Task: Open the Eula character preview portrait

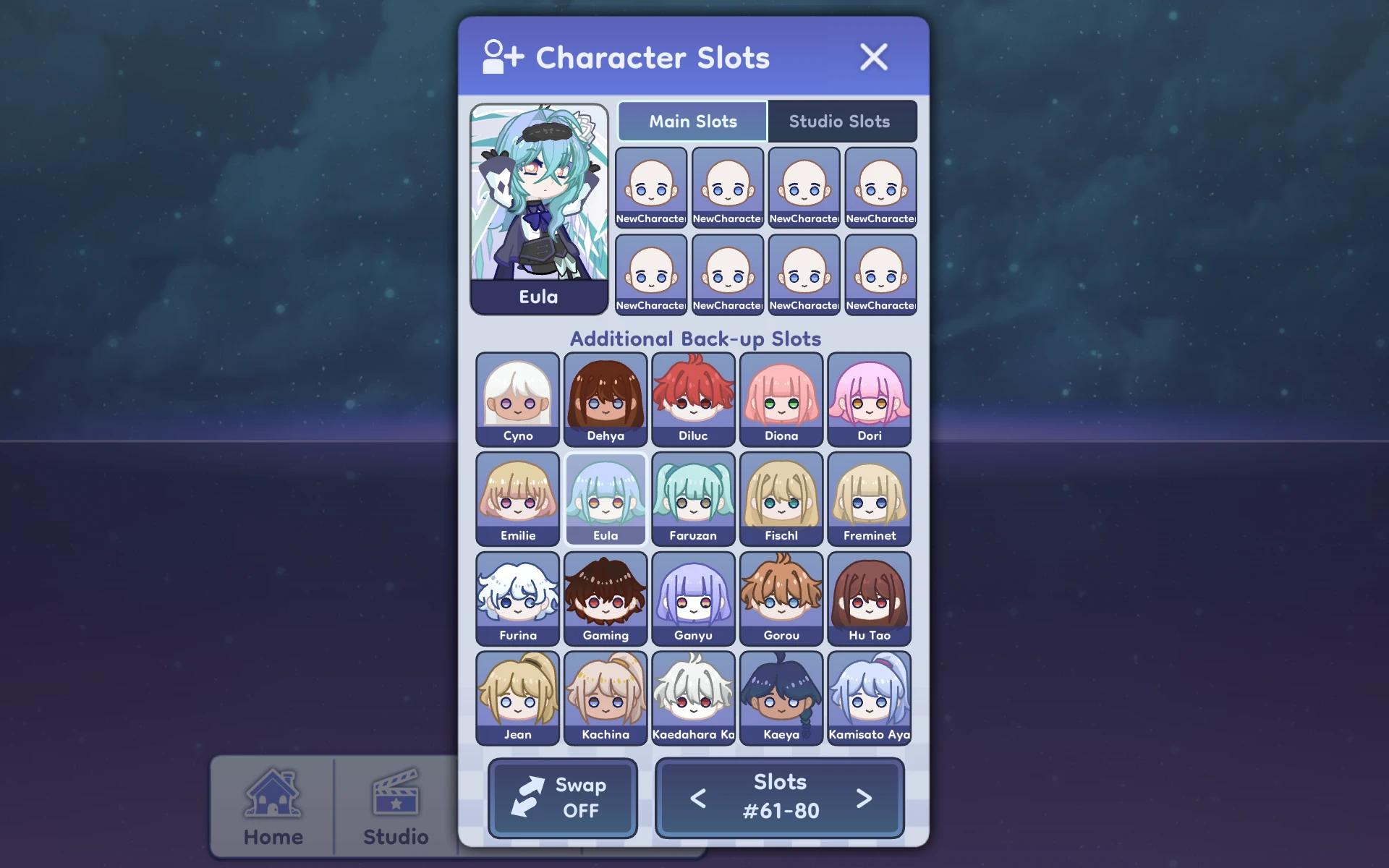Action: click(x=539, y=203)
